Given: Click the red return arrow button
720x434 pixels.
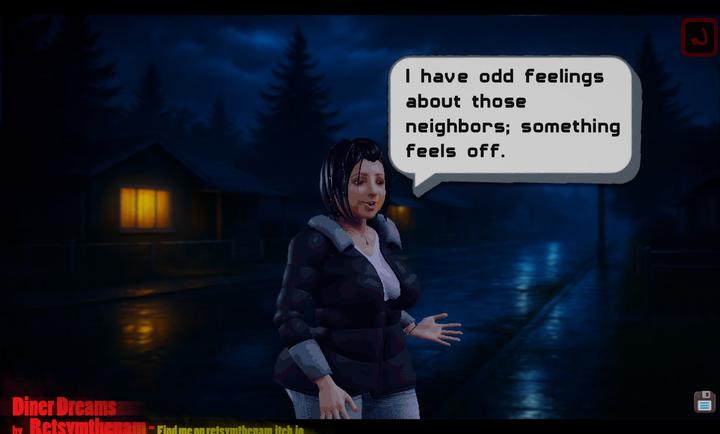Looking at the screenshot, I should [698, 38].
